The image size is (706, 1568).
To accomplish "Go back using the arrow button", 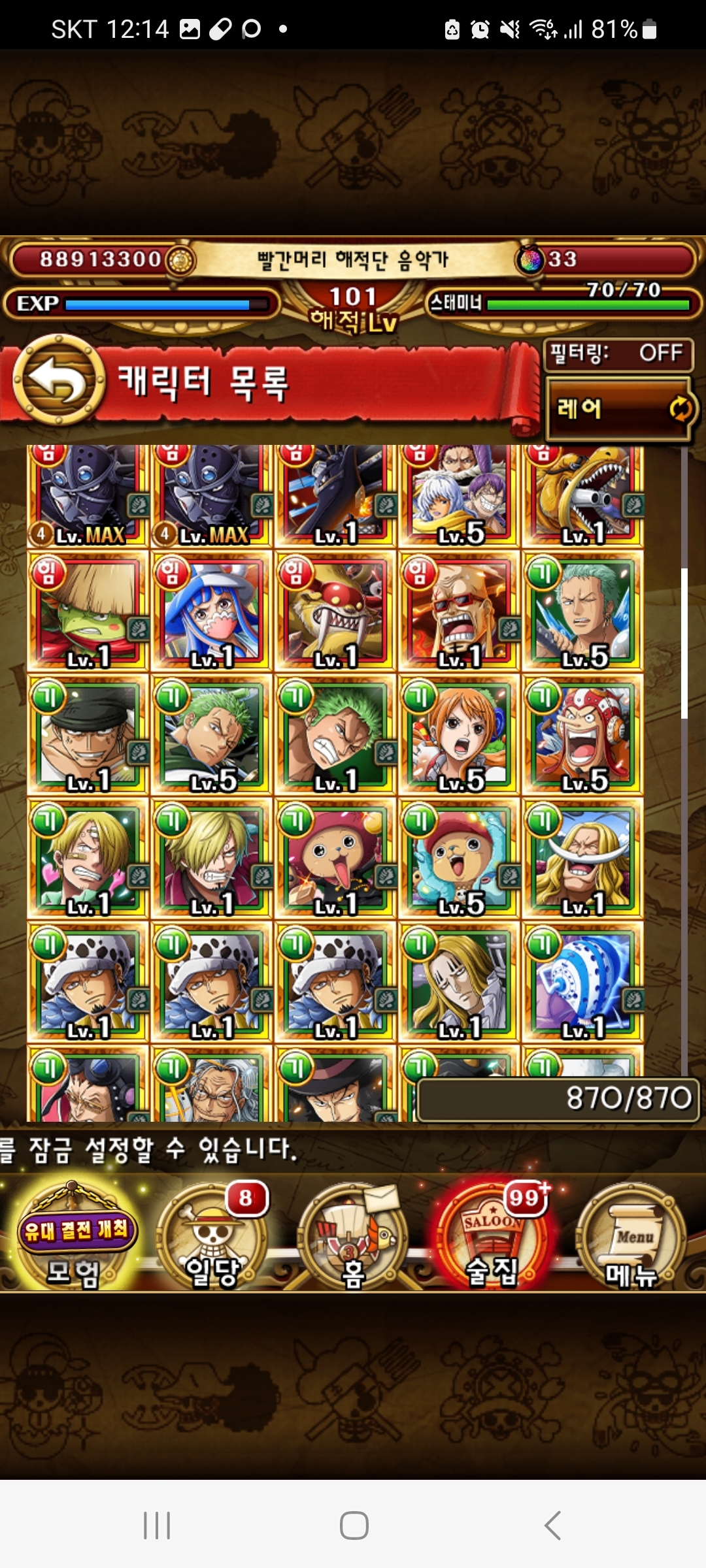I will coord(59,380).
